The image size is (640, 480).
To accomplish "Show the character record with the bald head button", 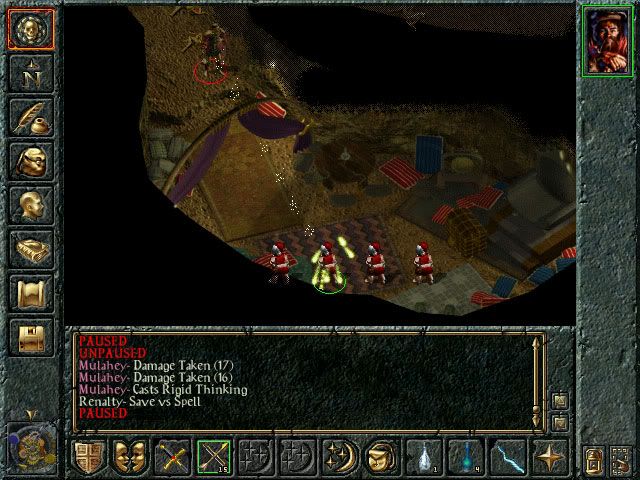I will [29, 206].
